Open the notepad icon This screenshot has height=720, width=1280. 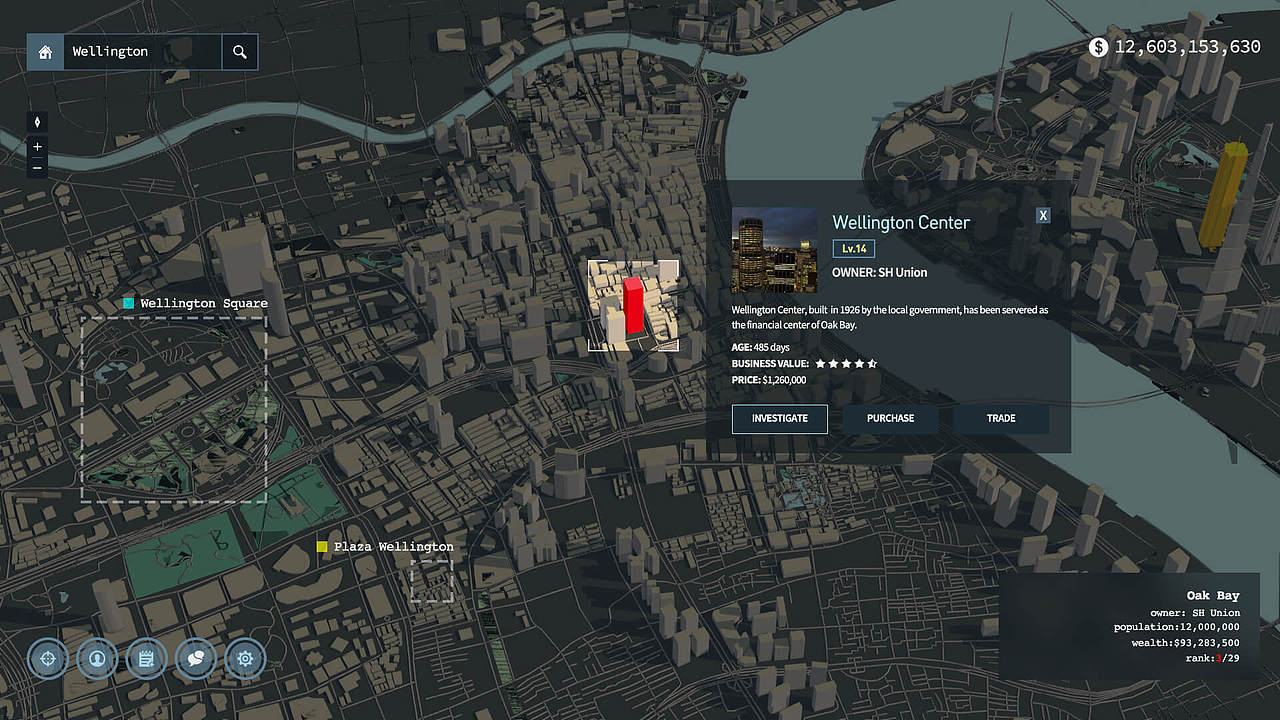click(x=146, y=659)
